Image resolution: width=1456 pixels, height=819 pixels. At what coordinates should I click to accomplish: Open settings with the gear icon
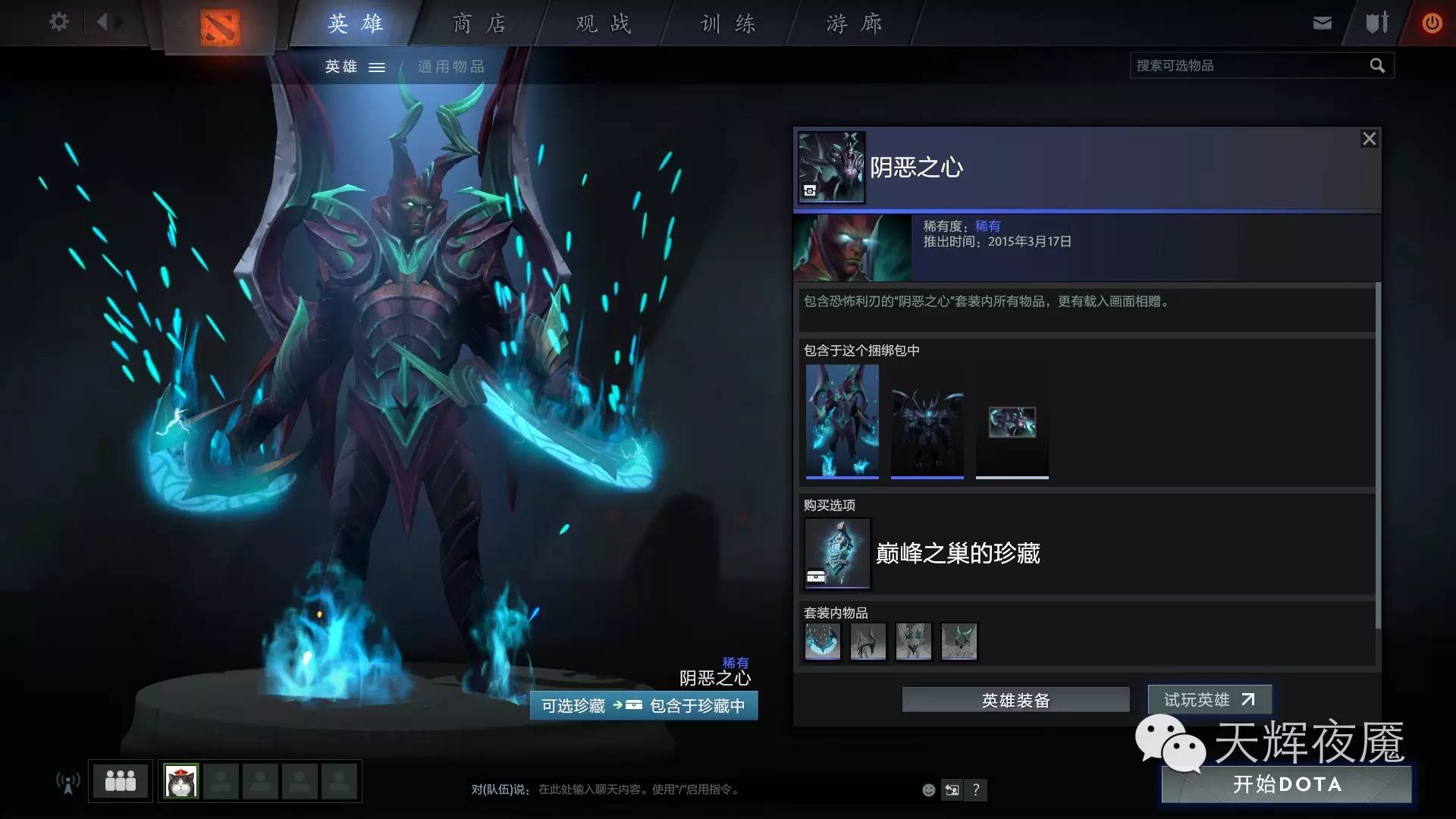58,22
